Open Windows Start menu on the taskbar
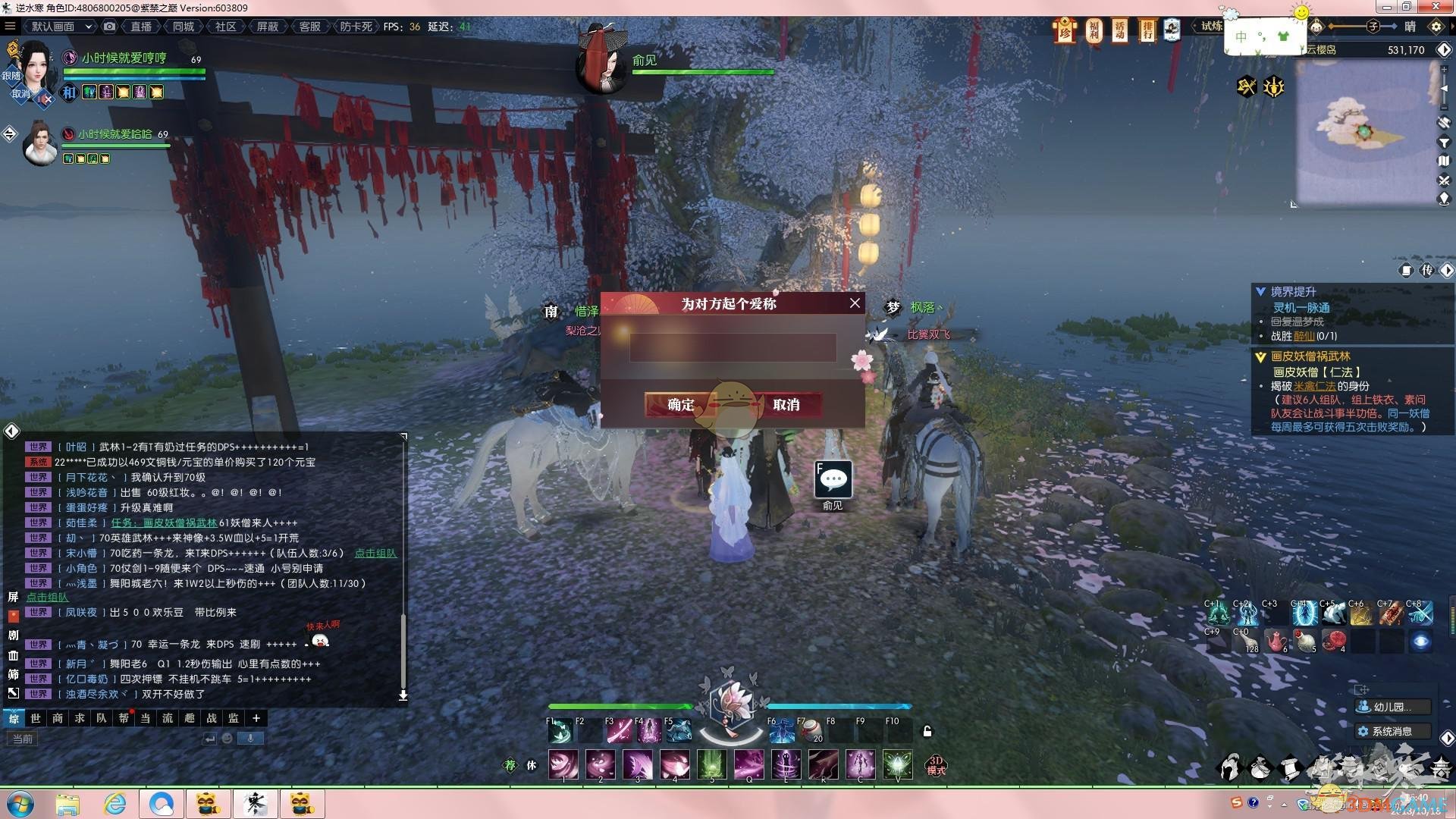The image size is (1456, 819). tap(20, 804)
